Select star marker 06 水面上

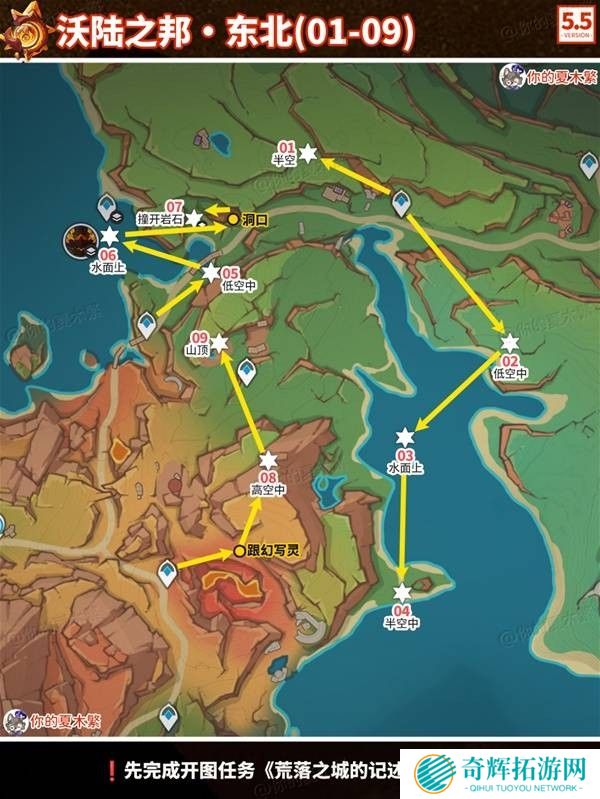108,236
